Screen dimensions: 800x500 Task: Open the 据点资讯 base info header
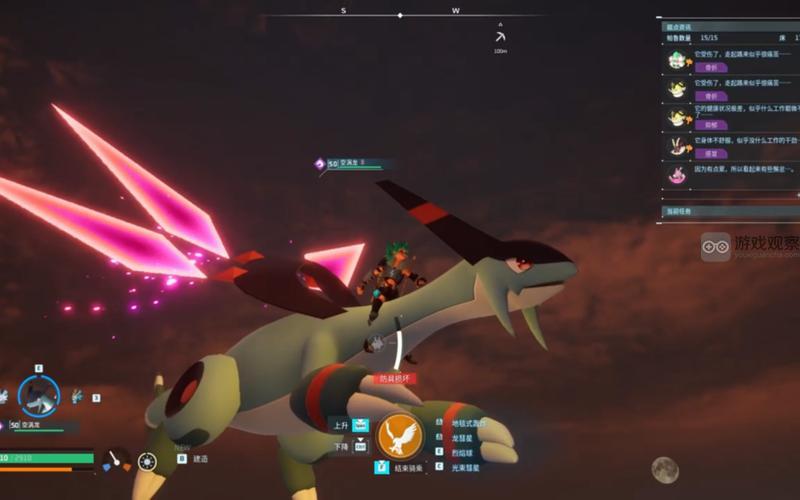[x=680, y=27]
